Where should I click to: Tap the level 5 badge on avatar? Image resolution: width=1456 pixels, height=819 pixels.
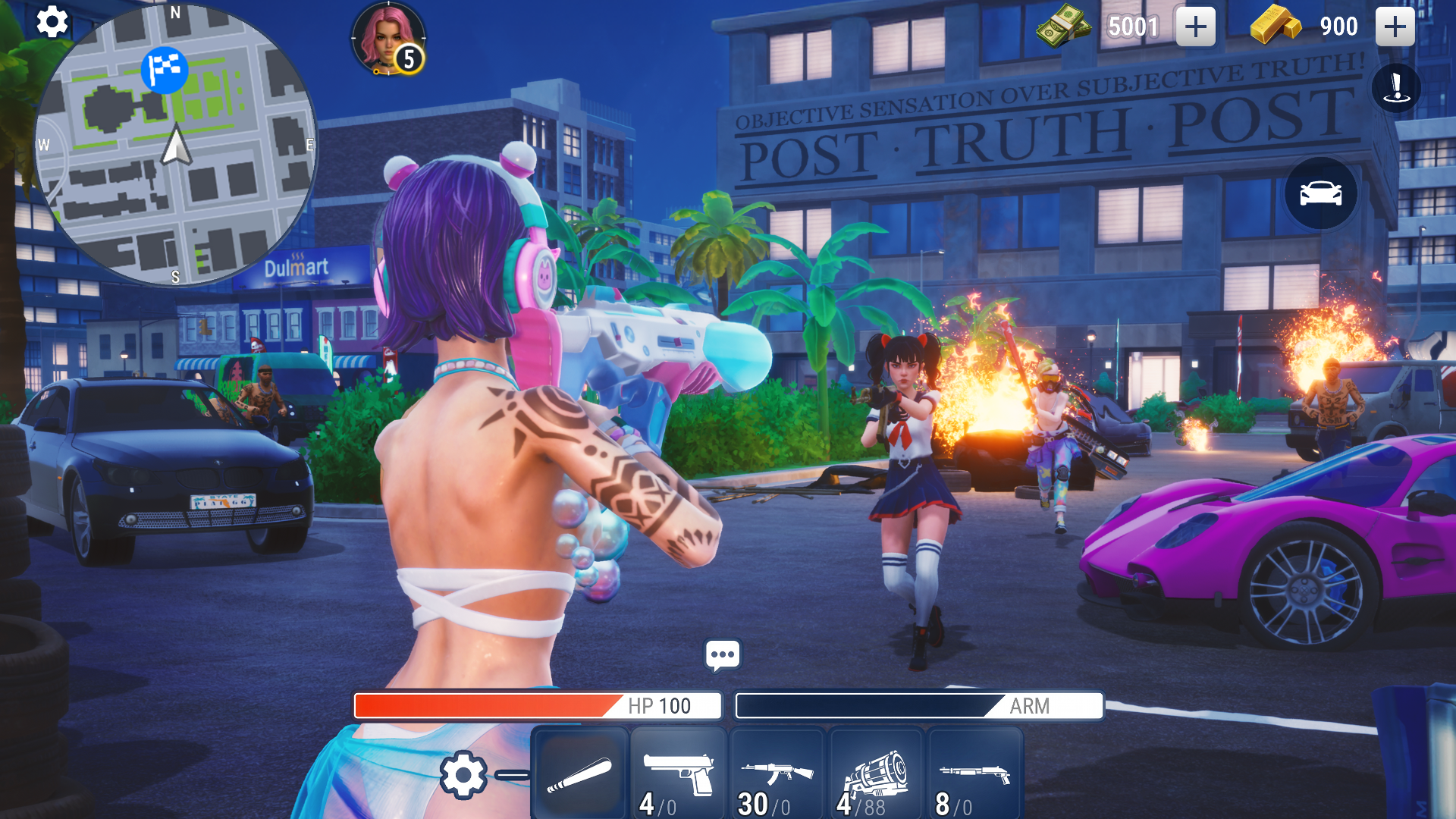point(408,61)
